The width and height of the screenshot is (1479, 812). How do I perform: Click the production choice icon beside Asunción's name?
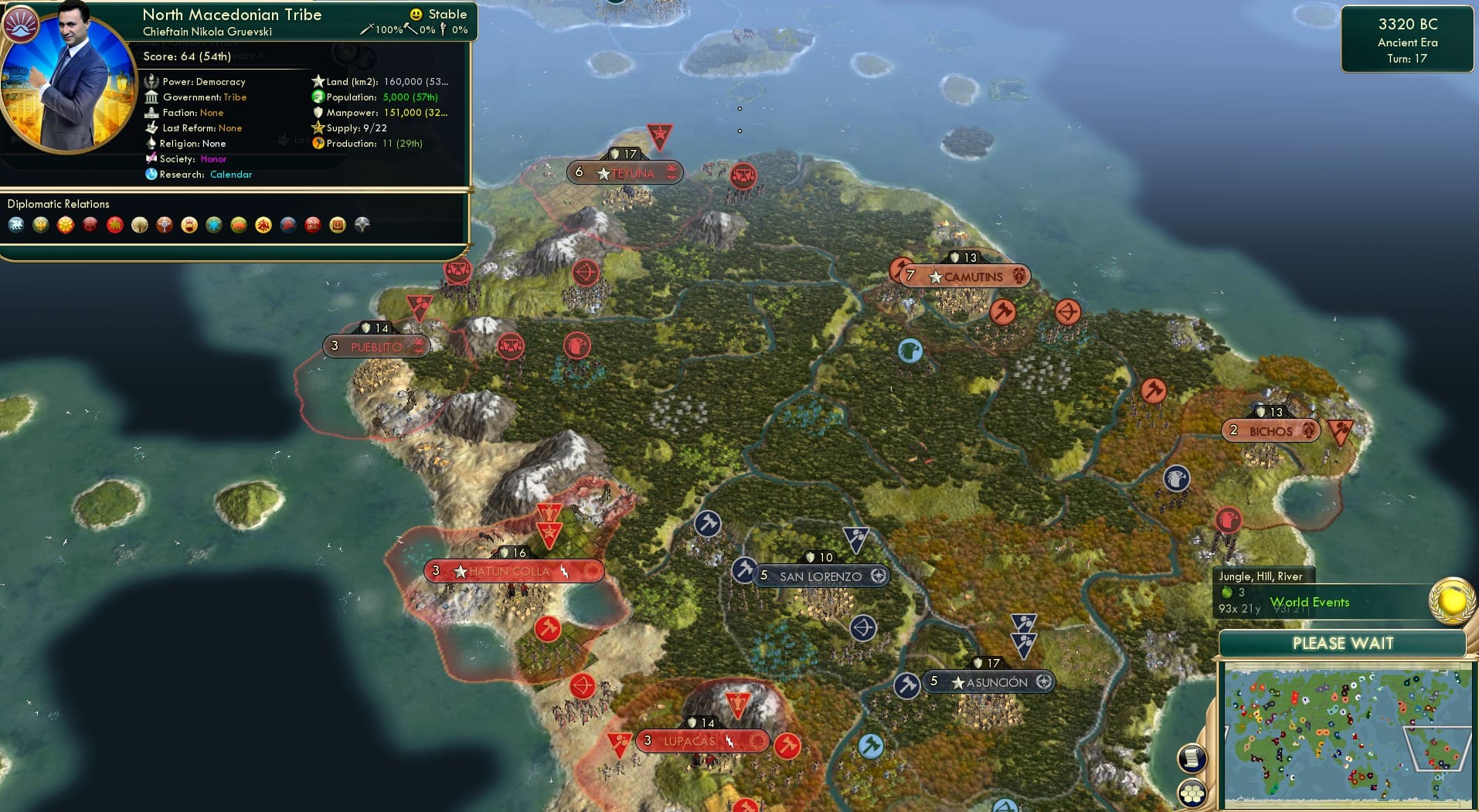1043,681
